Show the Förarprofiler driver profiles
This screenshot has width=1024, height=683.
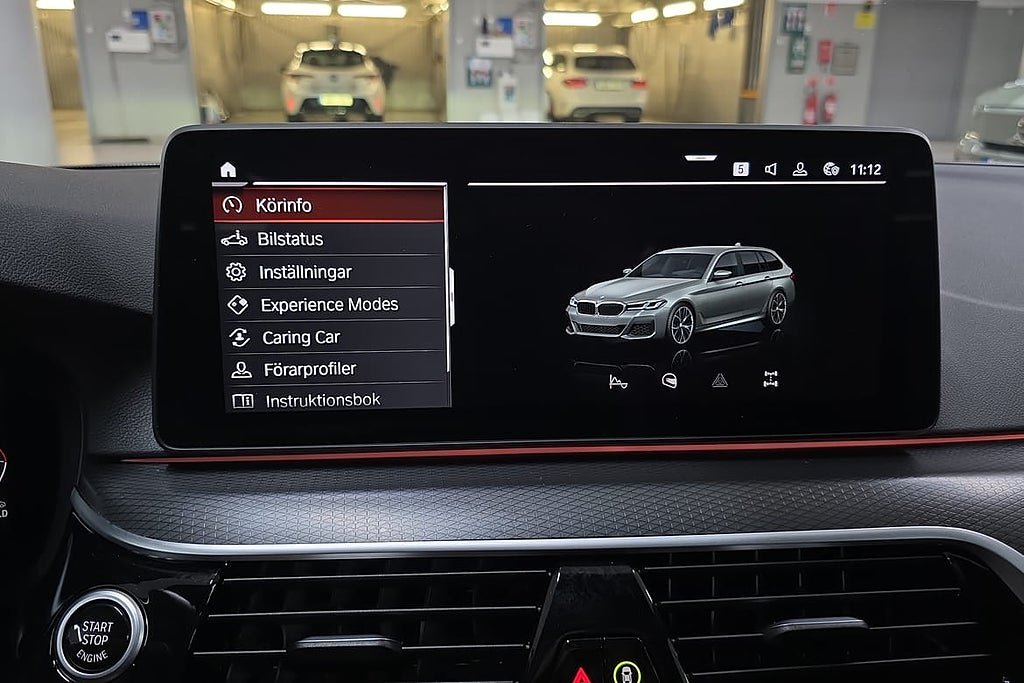coord(329,370)
